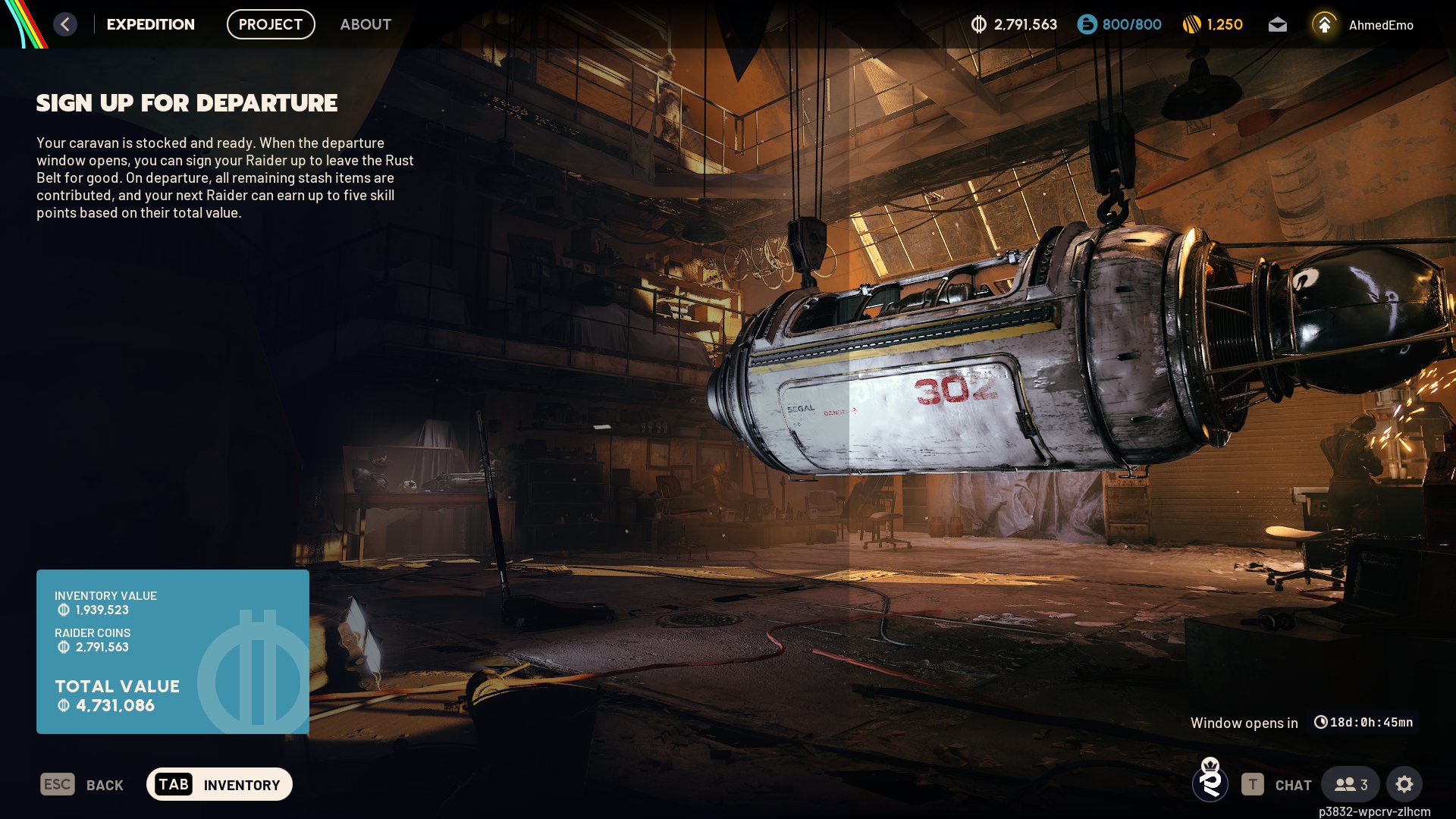Open the About tab

(x=366, y=24)
